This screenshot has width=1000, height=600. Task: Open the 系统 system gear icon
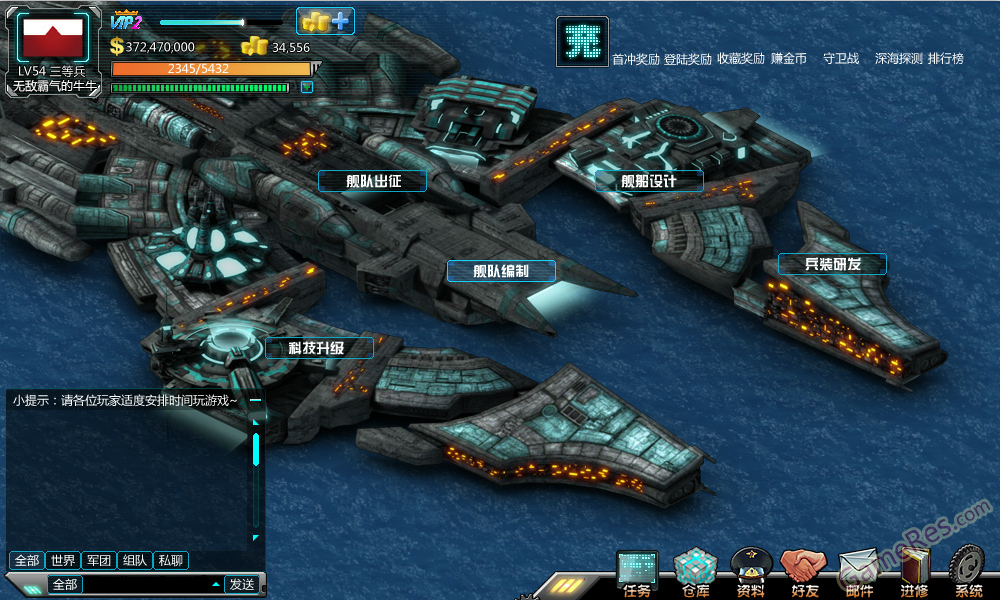point(968,573)
